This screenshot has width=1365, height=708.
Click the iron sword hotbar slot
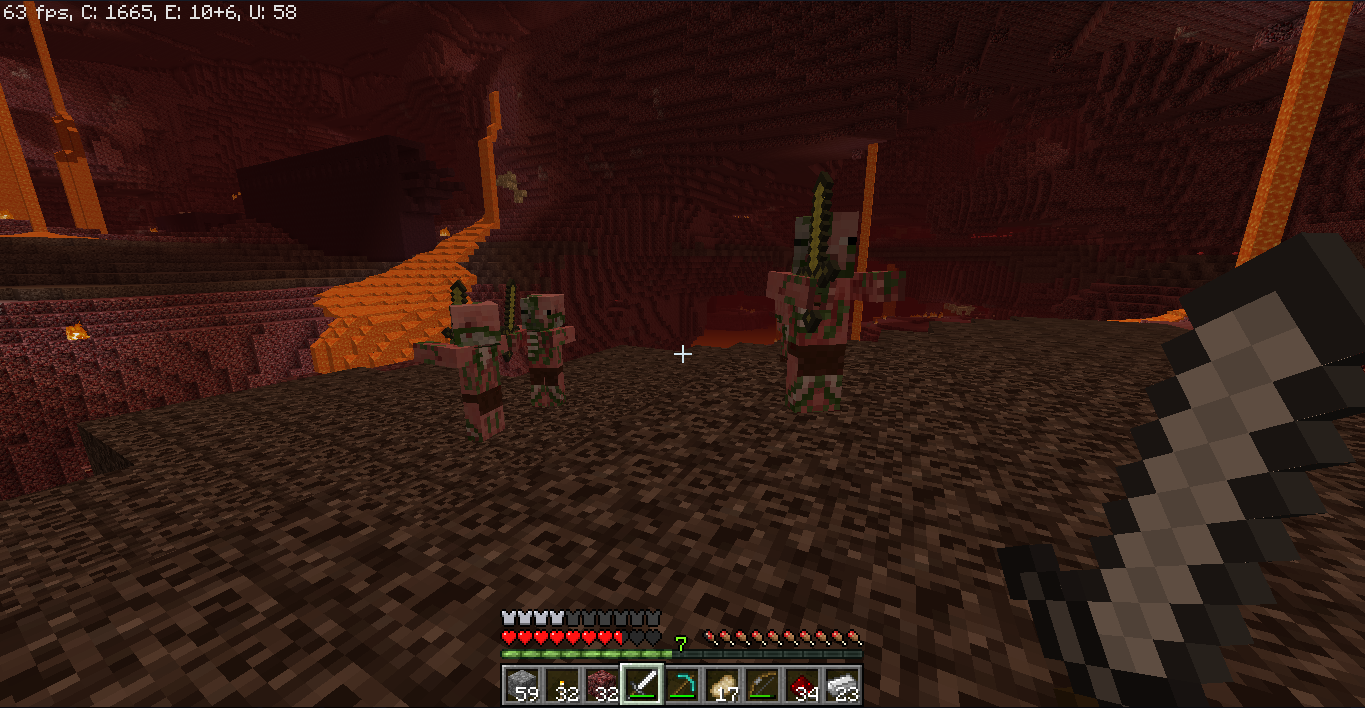point(642,686)
